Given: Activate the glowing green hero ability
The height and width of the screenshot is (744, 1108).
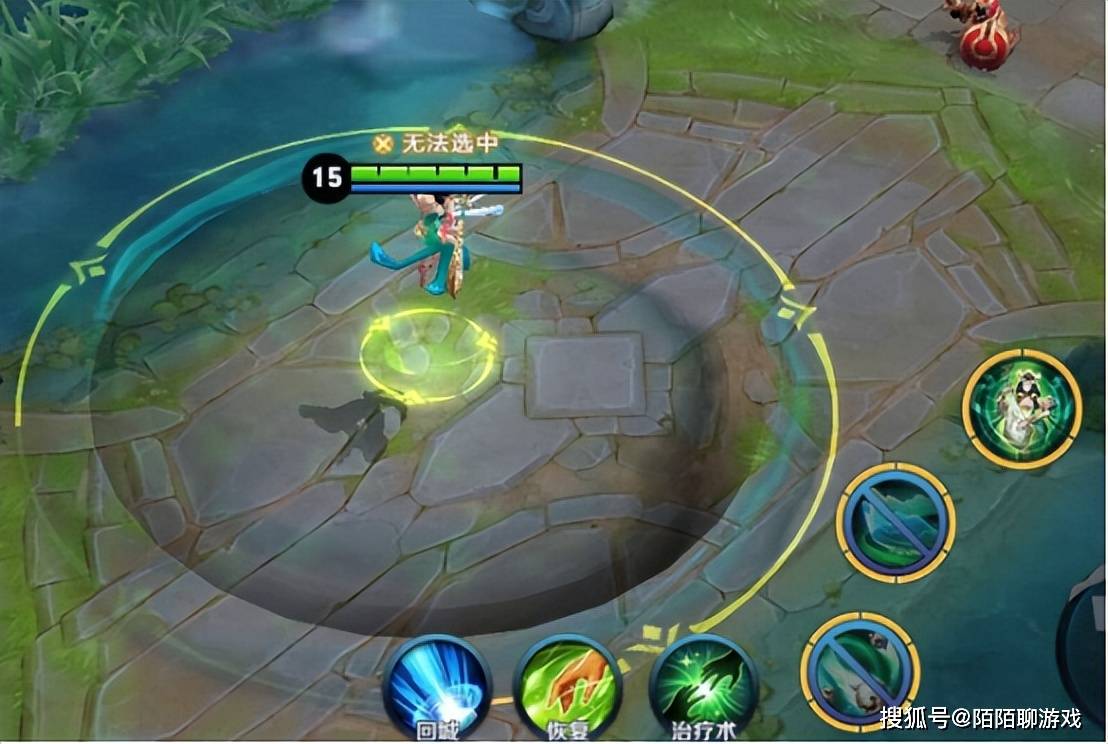Looking at the screenshot, I should click(1021, 409).
